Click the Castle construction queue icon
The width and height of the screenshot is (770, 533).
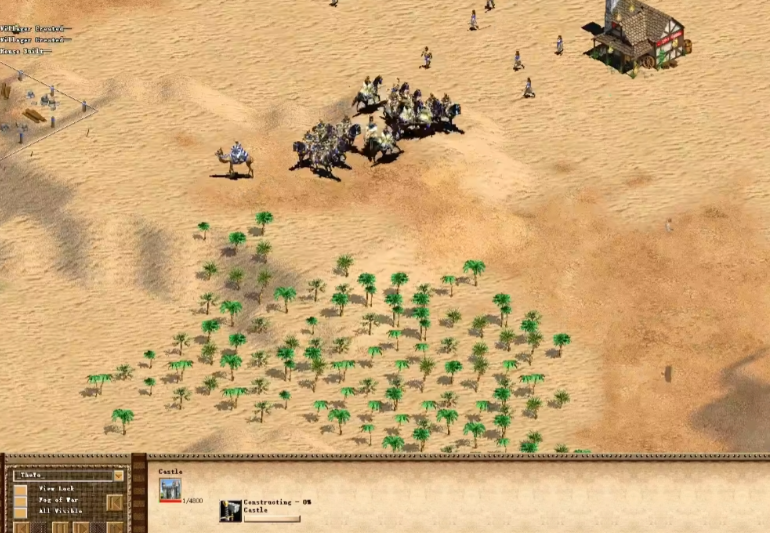click(231, 510)
